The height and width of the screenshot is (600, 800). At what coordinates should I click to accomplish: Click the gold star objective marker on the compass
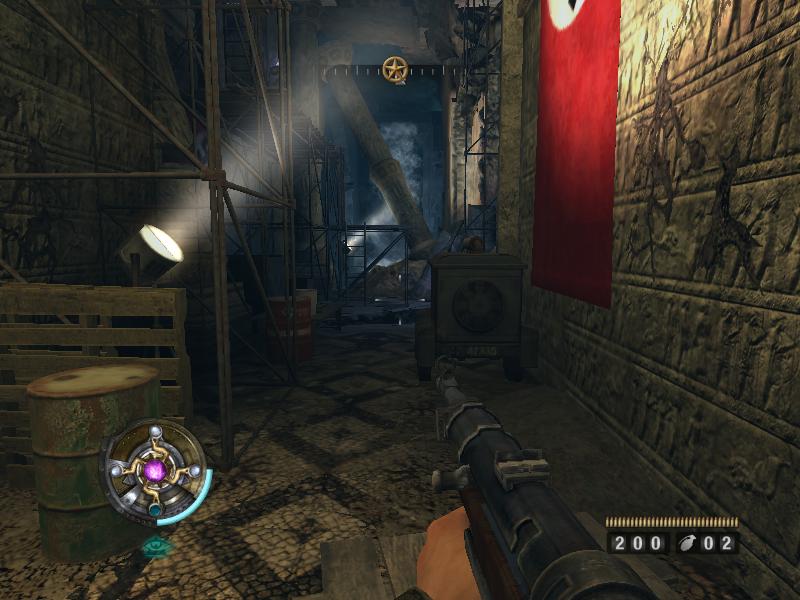click(x=395, y=69)
